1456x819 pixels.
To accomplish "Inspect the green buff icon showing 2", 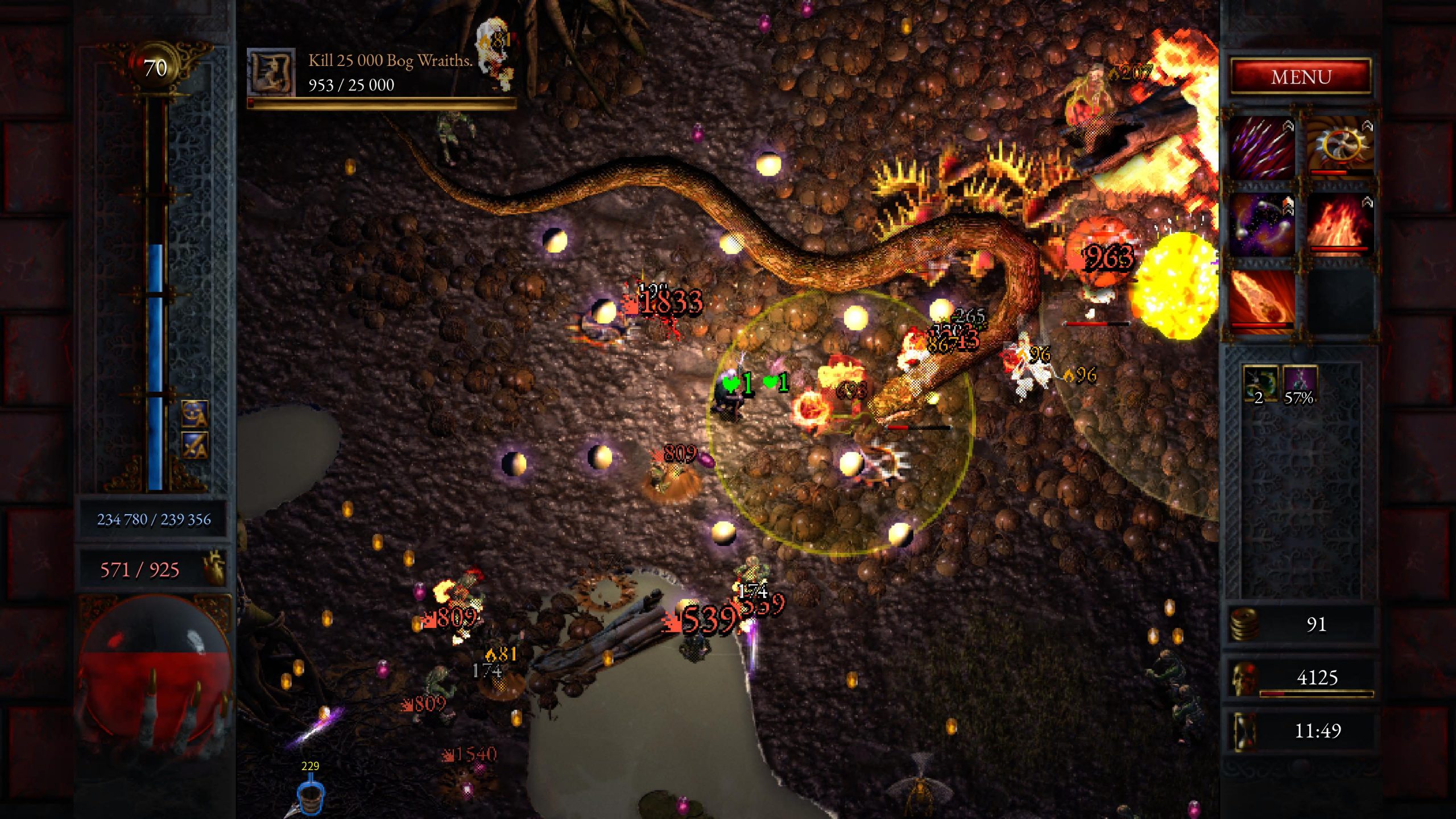I will point(1259,384).
